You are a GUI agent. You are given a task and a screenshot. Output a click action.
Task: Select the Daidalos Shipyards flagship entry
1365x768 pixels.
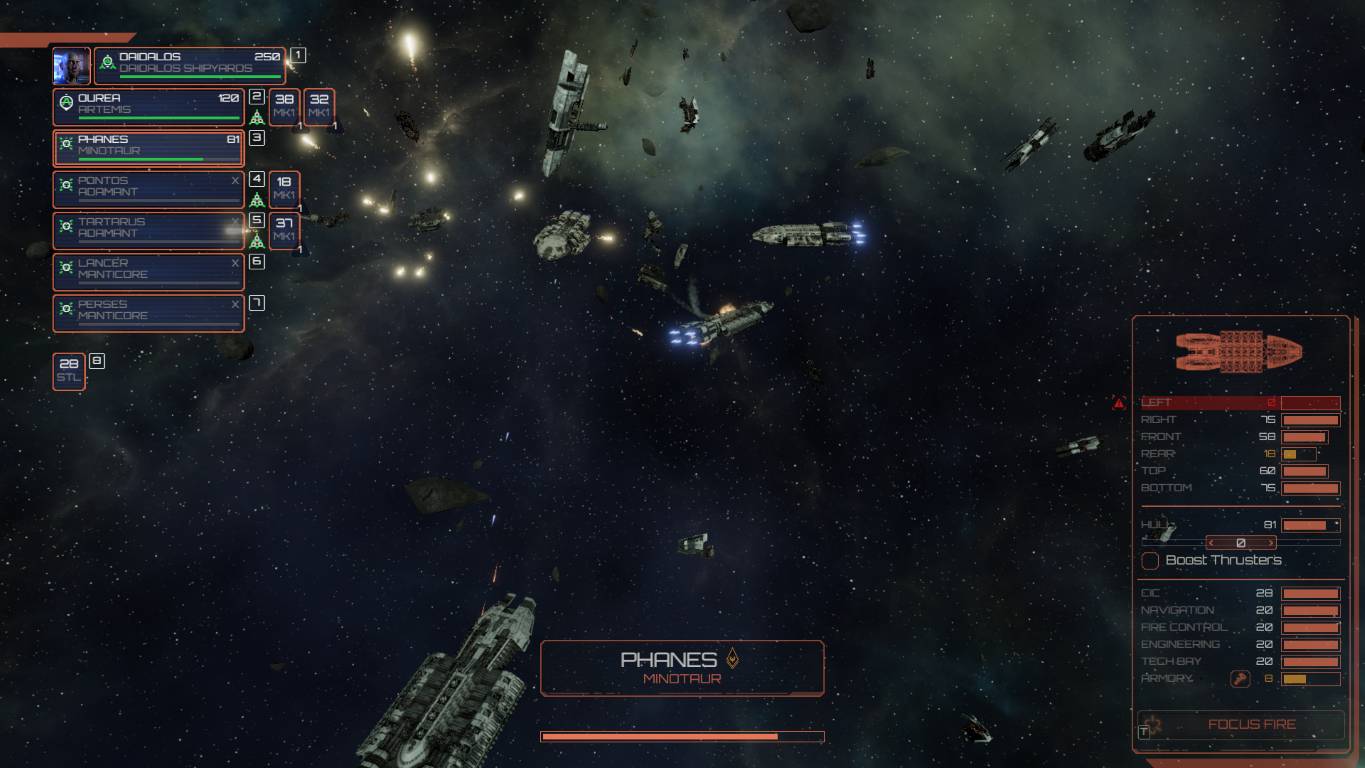[x=190, y=65]
